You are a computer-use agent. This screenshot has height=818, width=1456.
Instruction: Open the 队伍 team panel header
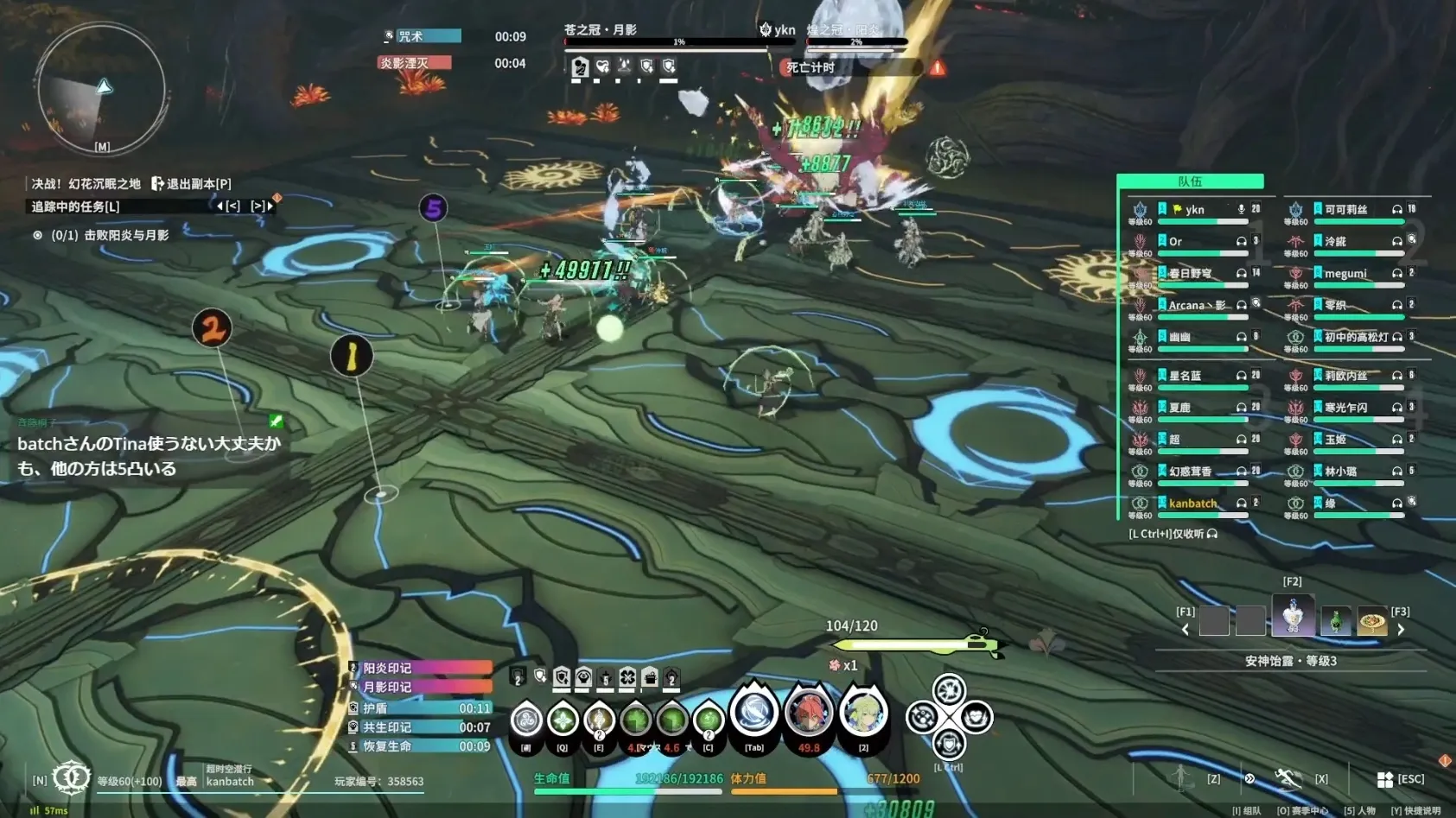(1190, 181)
